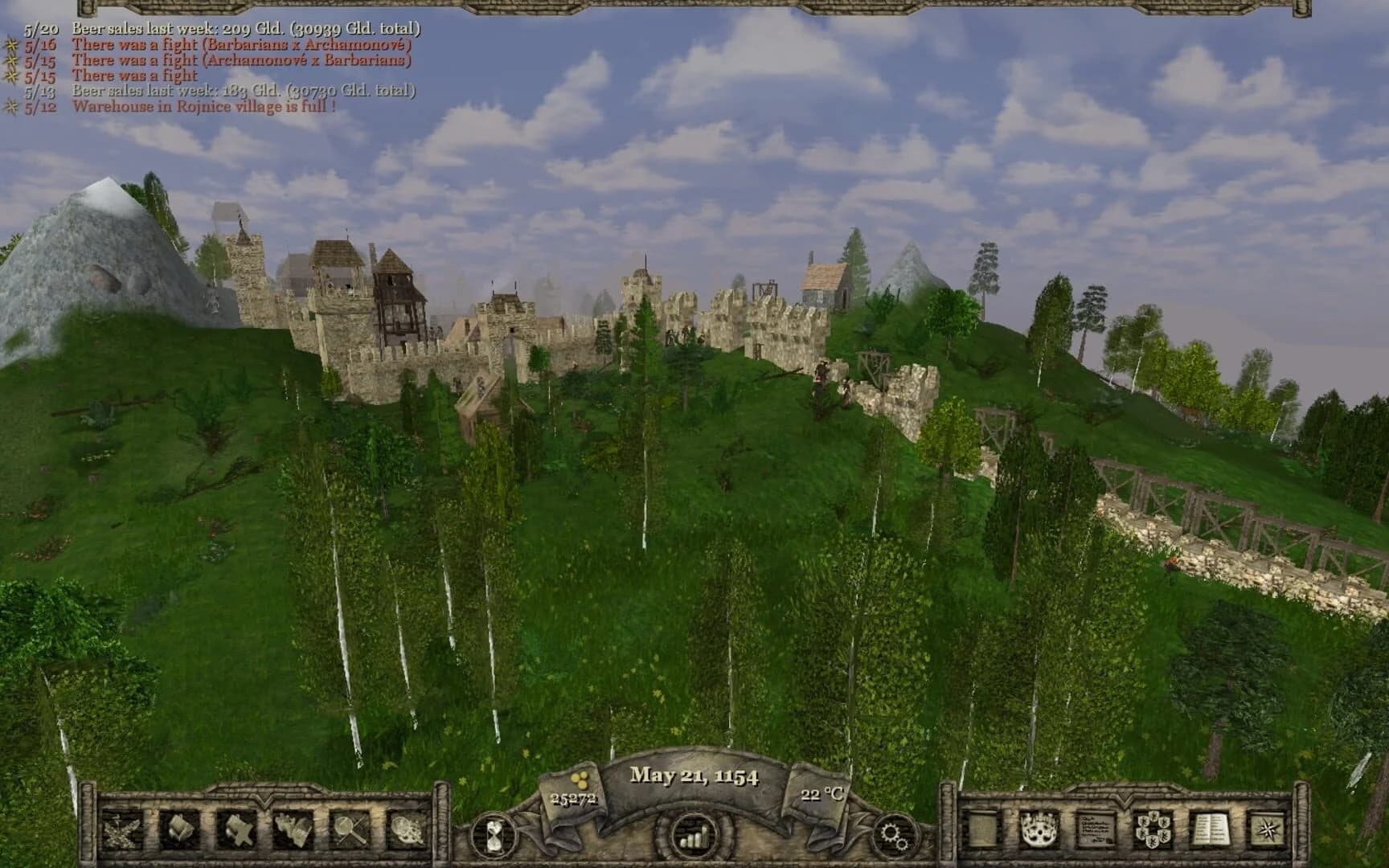Screen dimensions: 1389x868
Task: Open the sealed letter report panel
Action: pyautogui.click(x=1096, y=830)
